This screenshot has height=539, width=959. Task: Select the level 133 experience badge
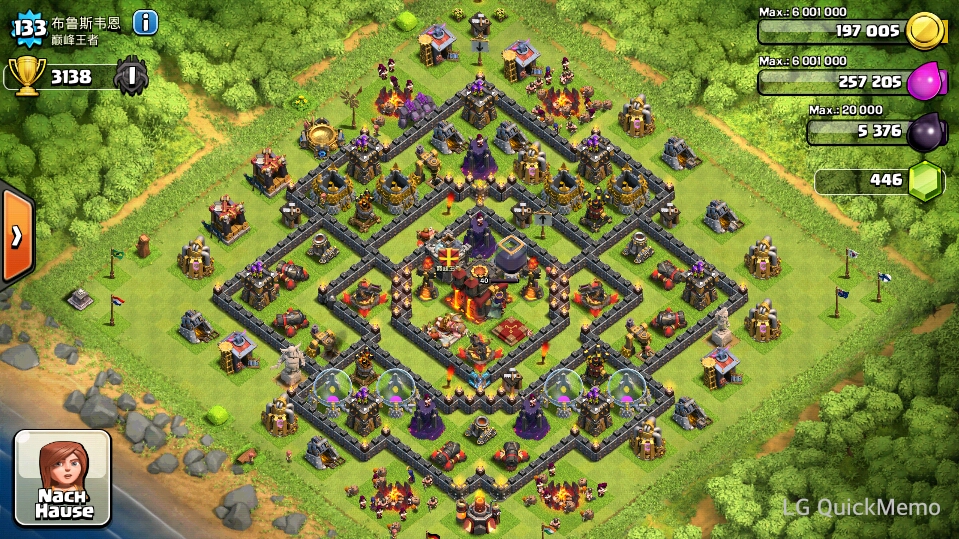click(x=29, y=27)
